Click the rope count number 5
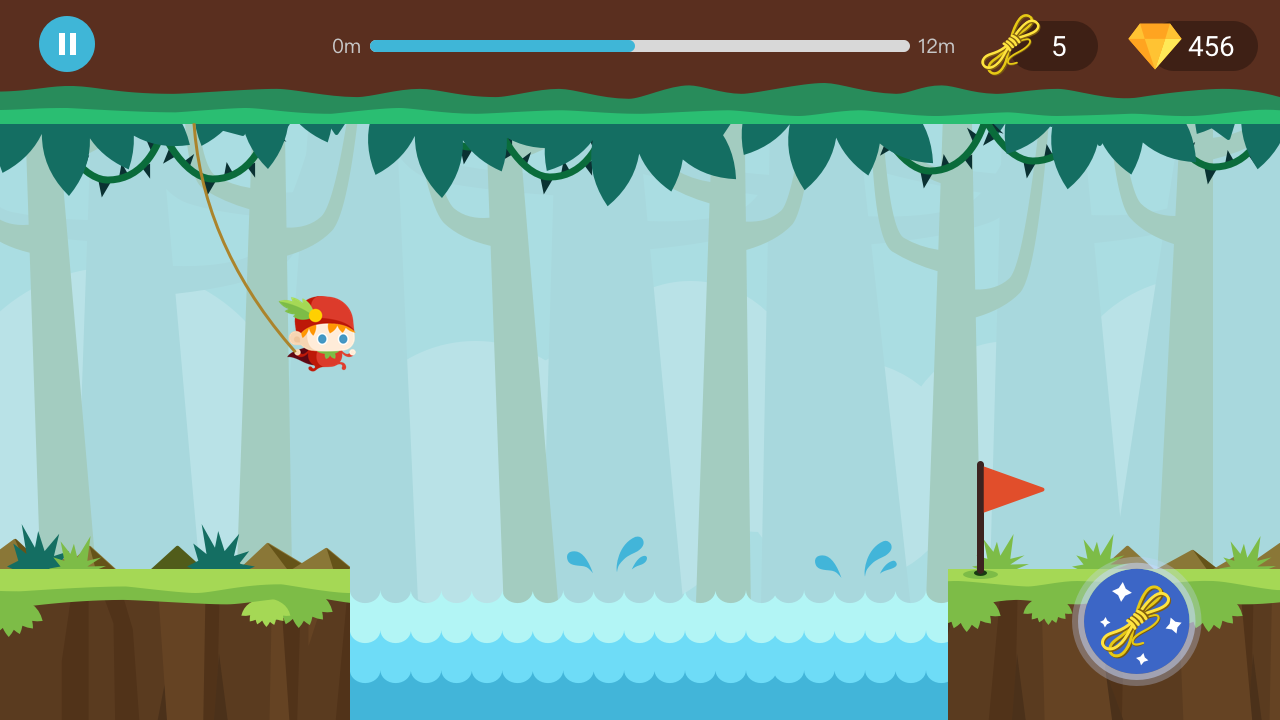1280x720 pixels. [x=1059, y=45]
